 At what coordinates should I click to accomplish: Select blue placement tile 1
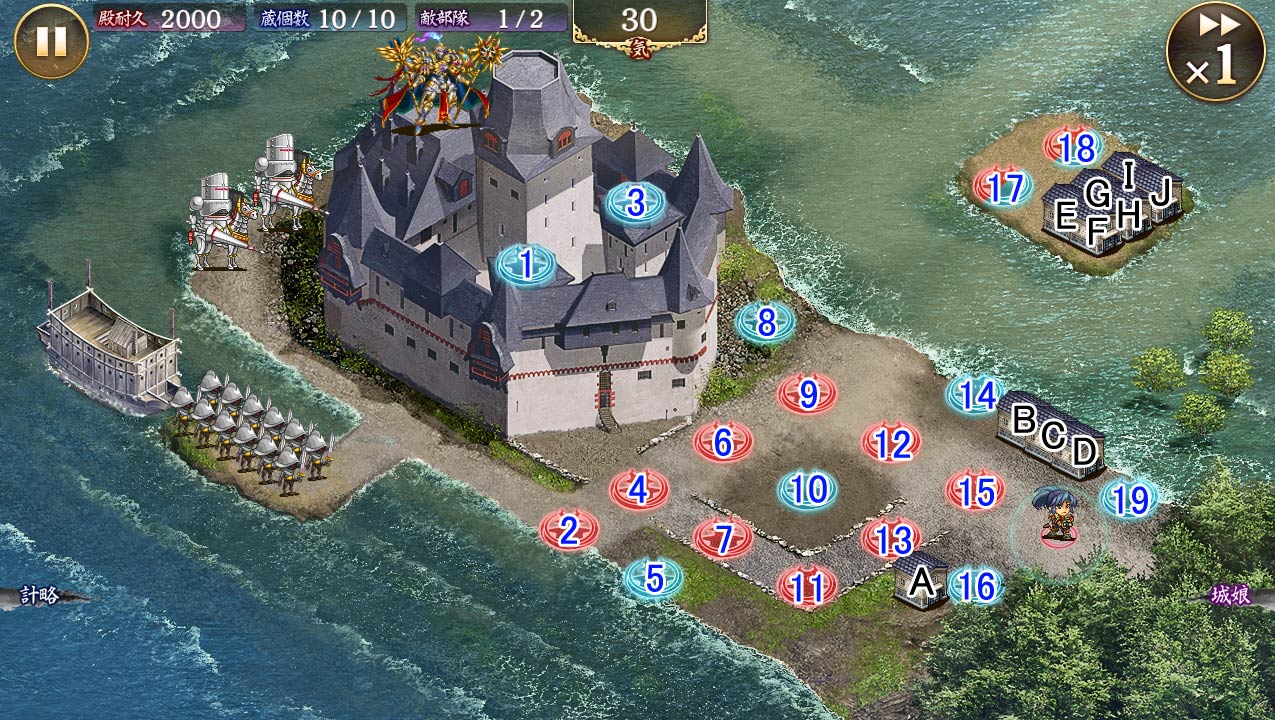point(526,265)
